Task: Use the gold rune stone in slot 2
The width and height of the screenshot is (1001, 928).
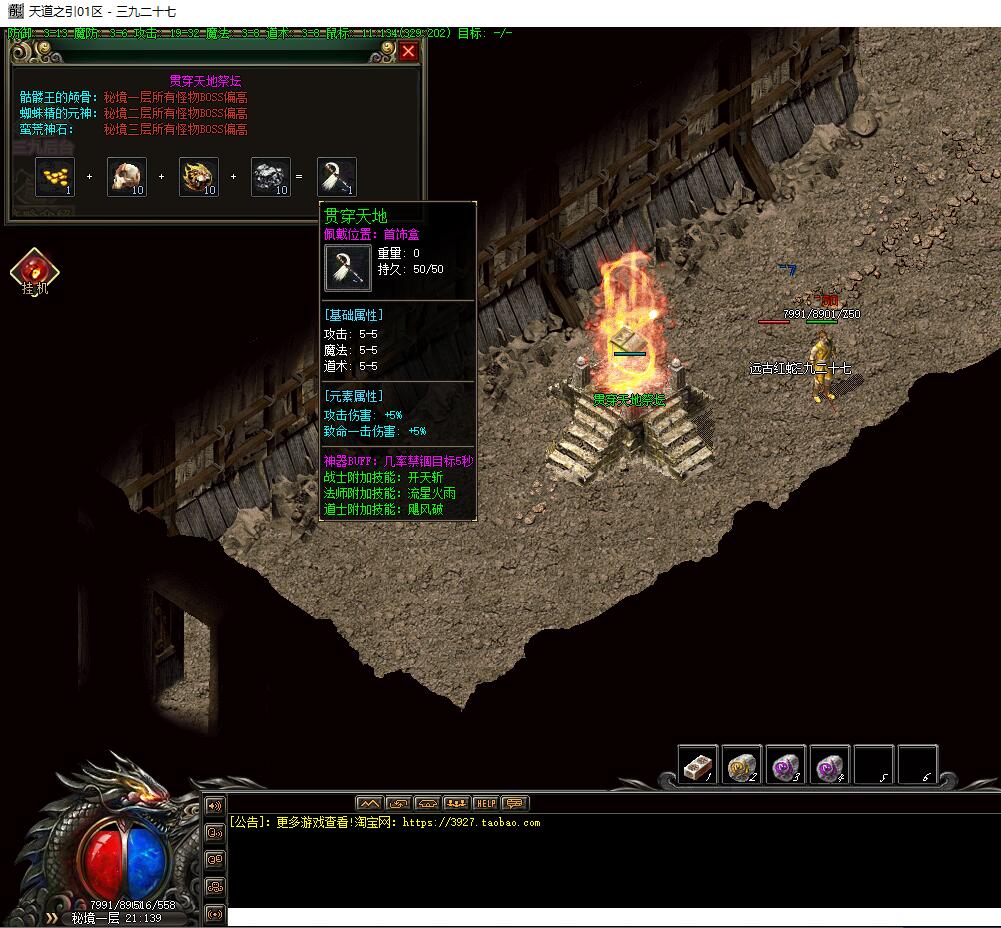Action: point(742,766)
